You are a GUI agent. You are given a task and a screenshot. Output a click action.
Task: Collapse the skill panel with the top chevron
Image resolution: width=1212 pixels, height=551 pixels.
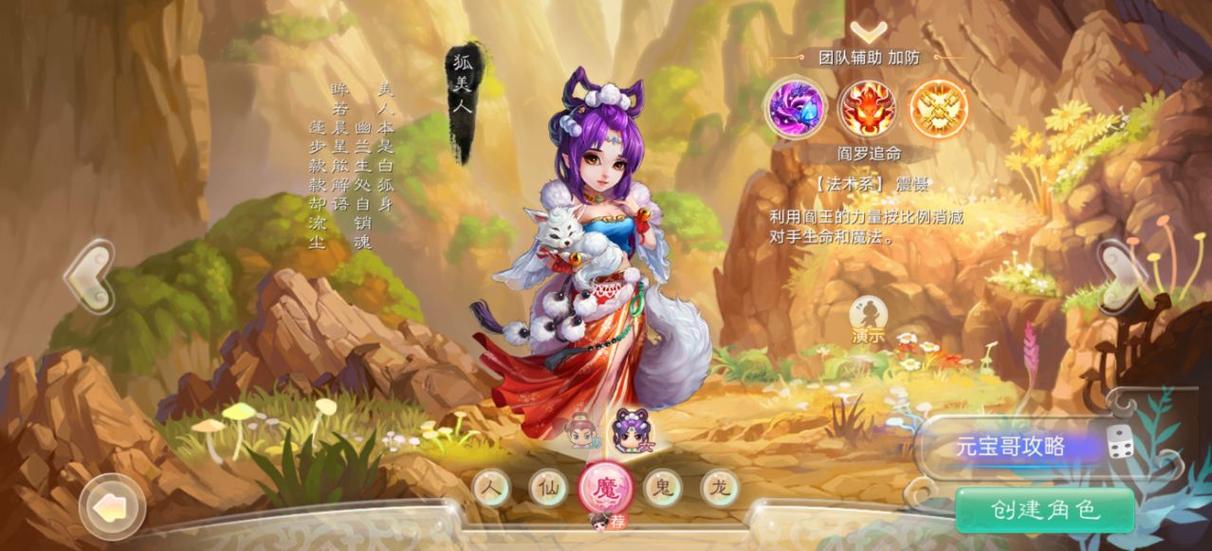pos(868,33)
